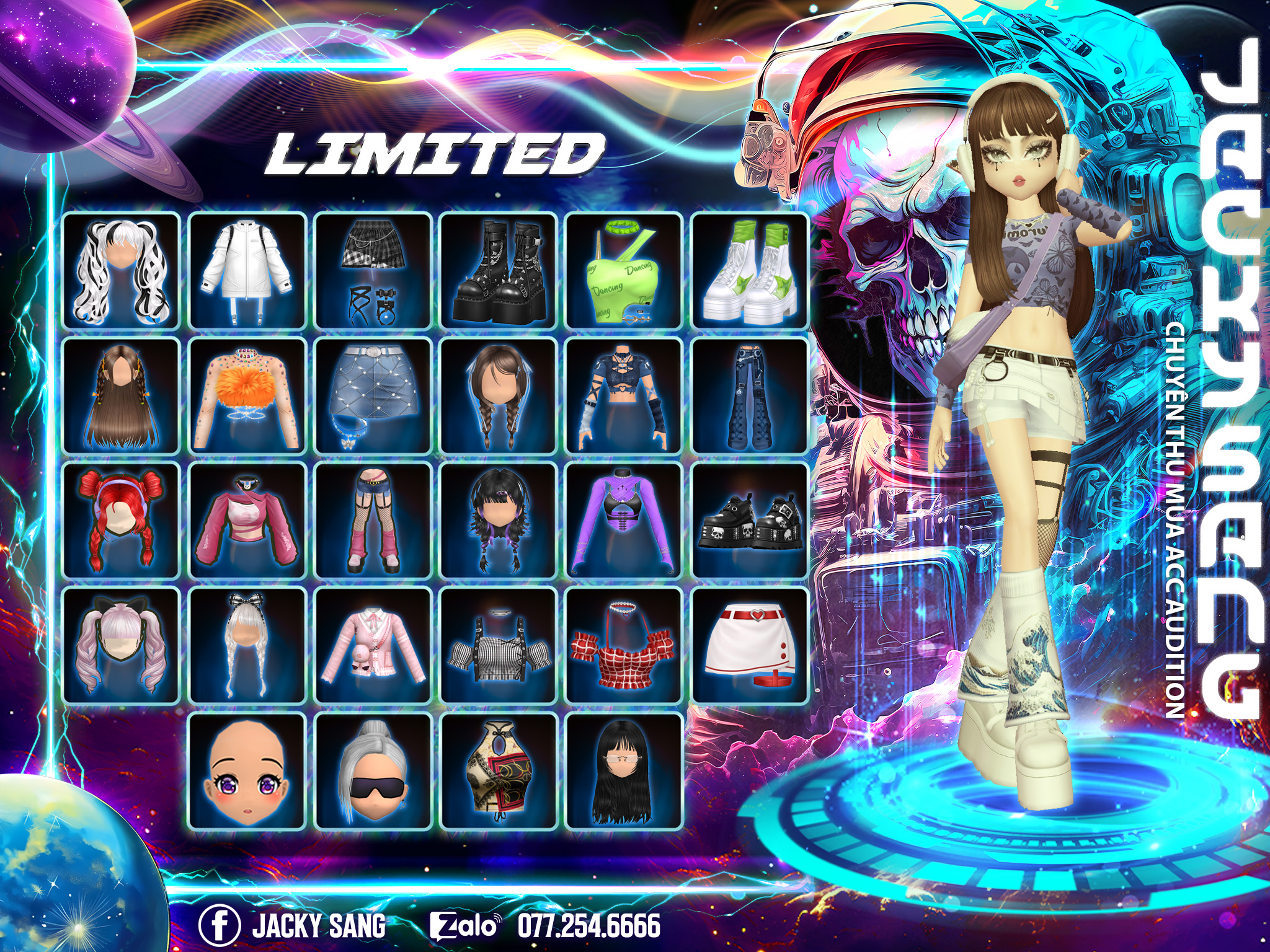Choose the white boots with green socks
The image size is (1270, 952).
pos(750,271)
